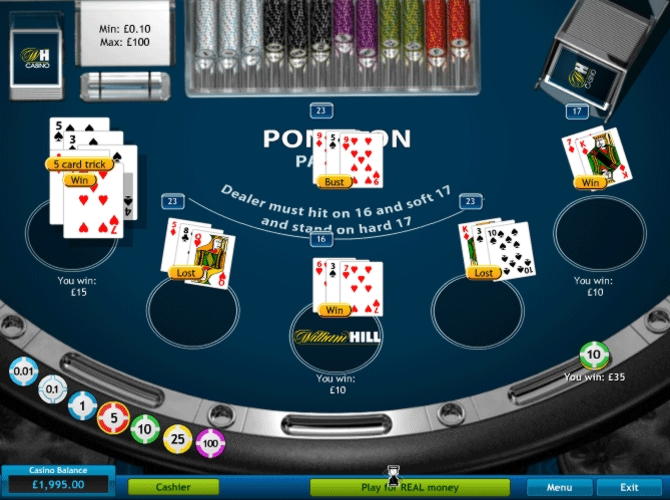Select the pink 100 chip
The width and height of the screenshot is (670, 500).
click(211, 441)
